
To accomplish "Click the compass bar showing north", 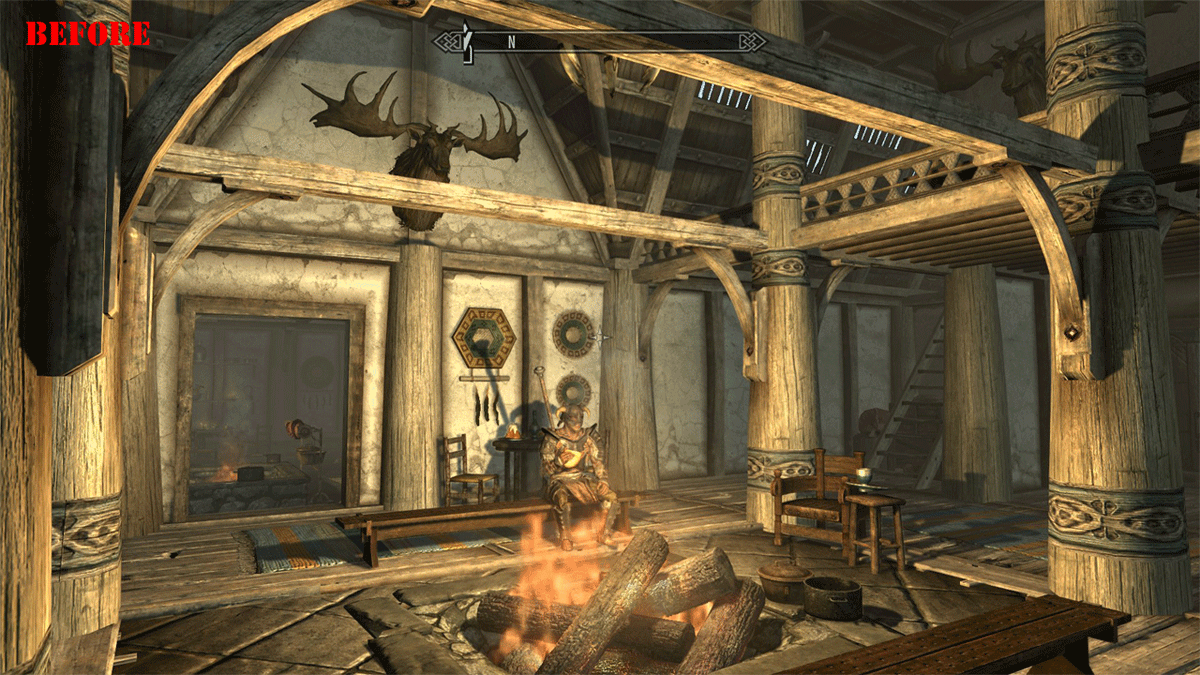I will (600, 42).
